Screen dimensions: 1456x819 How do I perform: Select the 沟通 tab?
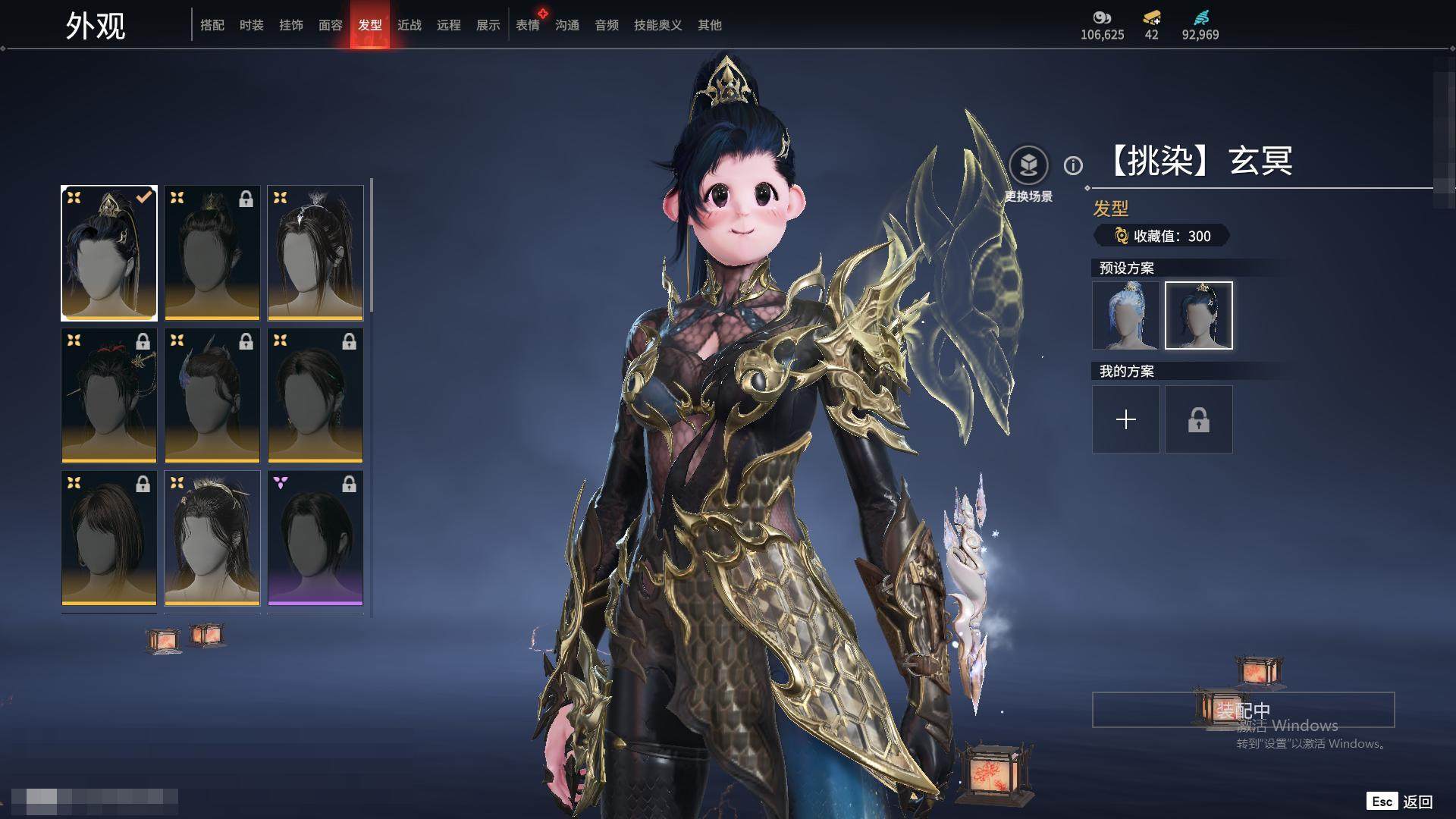567,25
